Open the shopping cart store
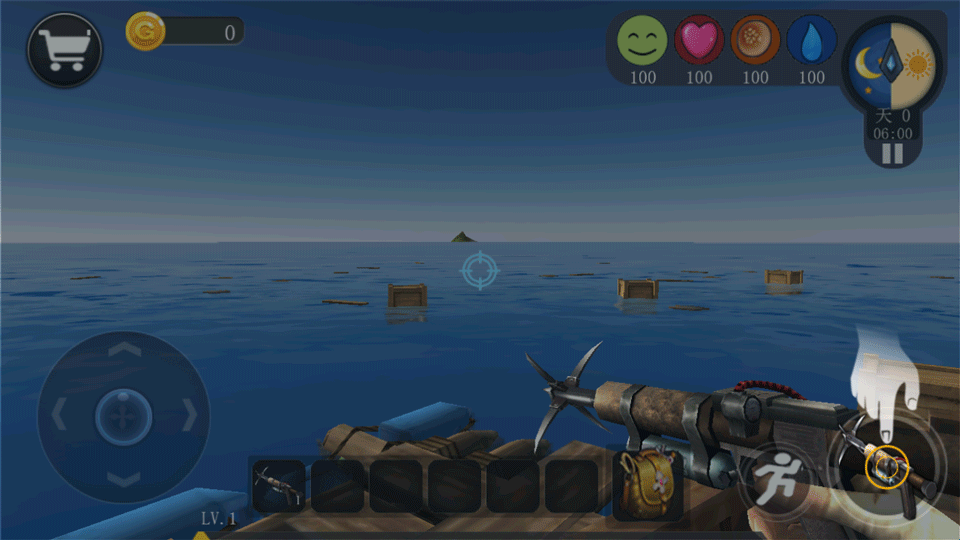Viewport: 960px width, 540px height. (x=65, y=49)
